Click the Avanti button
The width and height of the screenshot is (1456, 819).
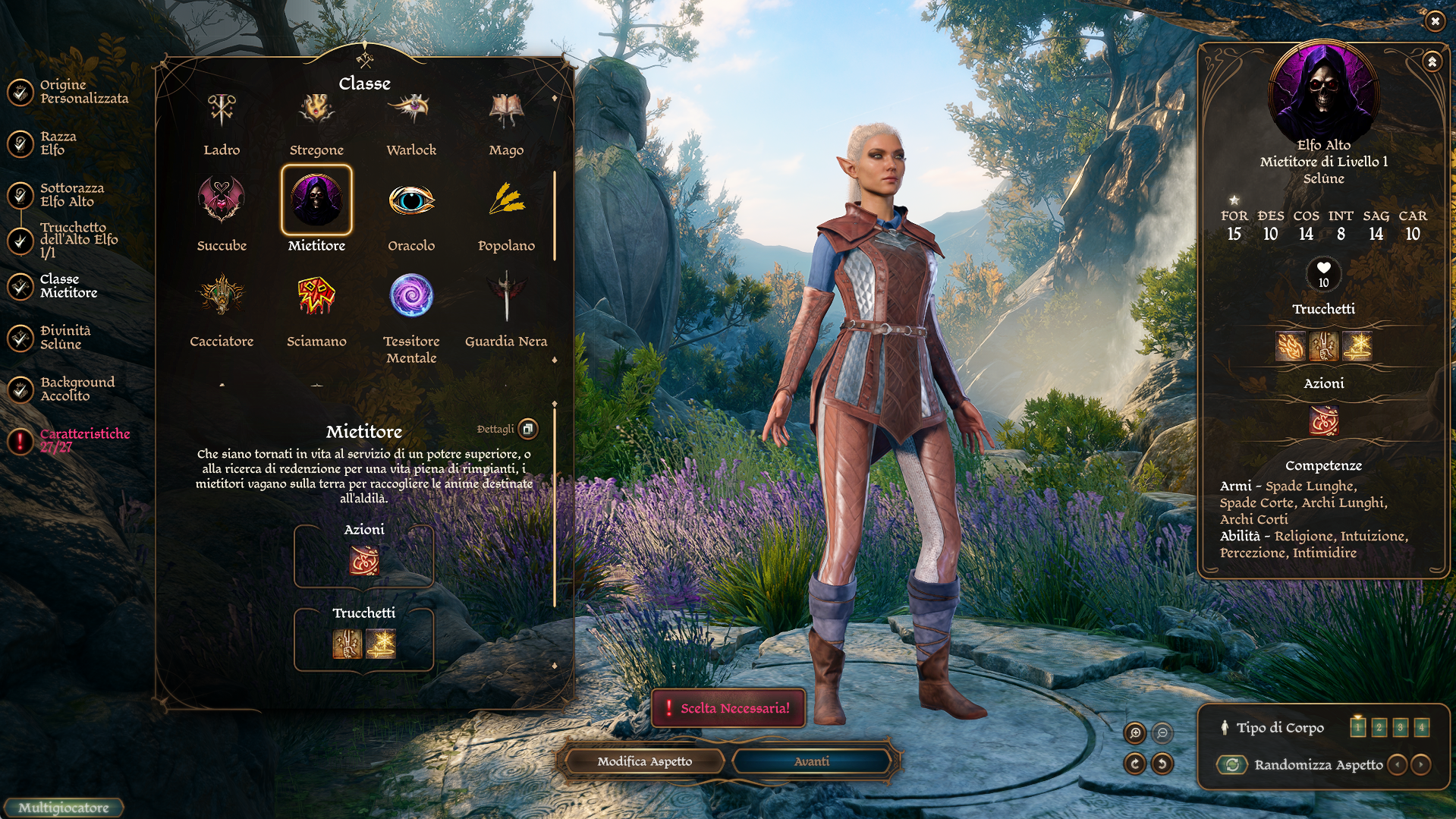click(x=812, y=761)
